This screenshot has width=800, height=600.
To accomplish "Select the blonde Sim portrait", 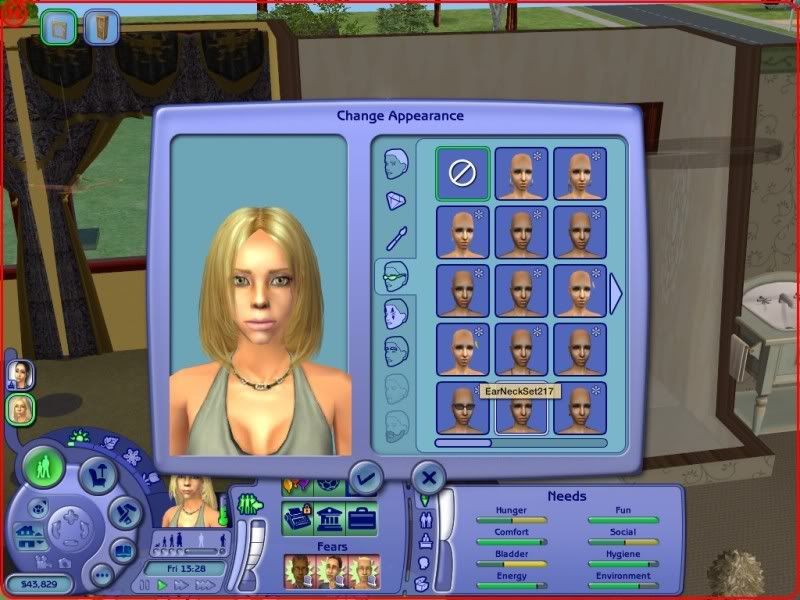I will pyautogui.click(x=21, y=408).
